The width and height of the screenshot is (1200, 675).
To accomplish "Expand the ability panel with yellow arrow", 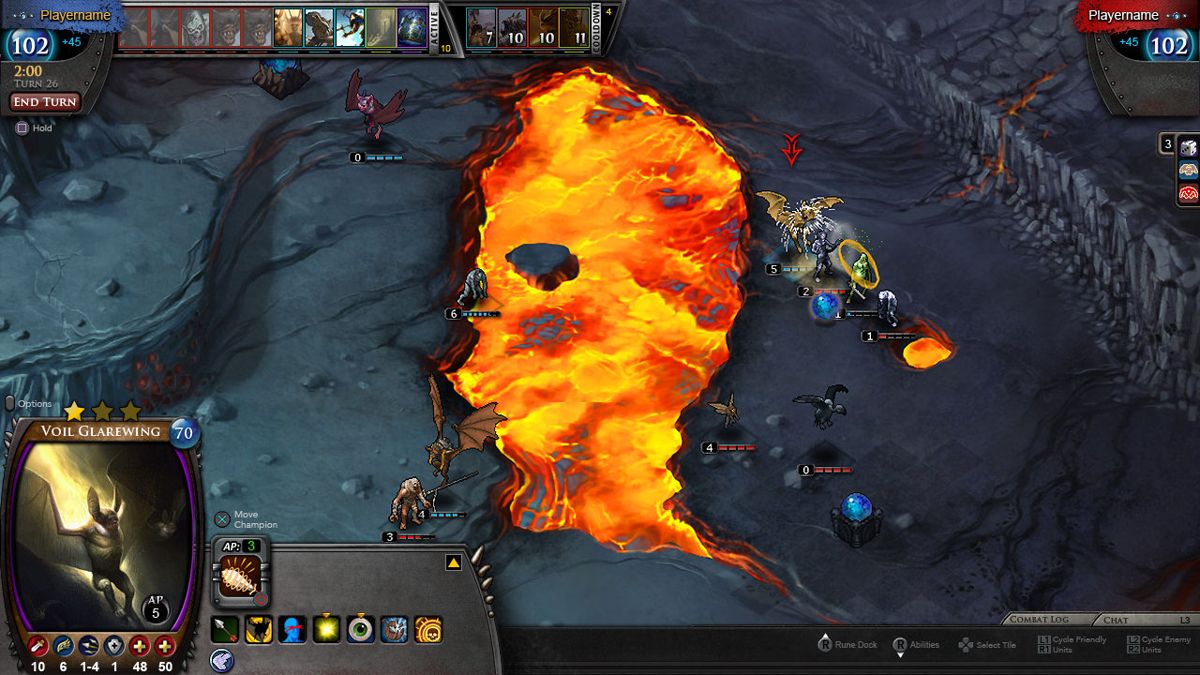I will point(453,563).
